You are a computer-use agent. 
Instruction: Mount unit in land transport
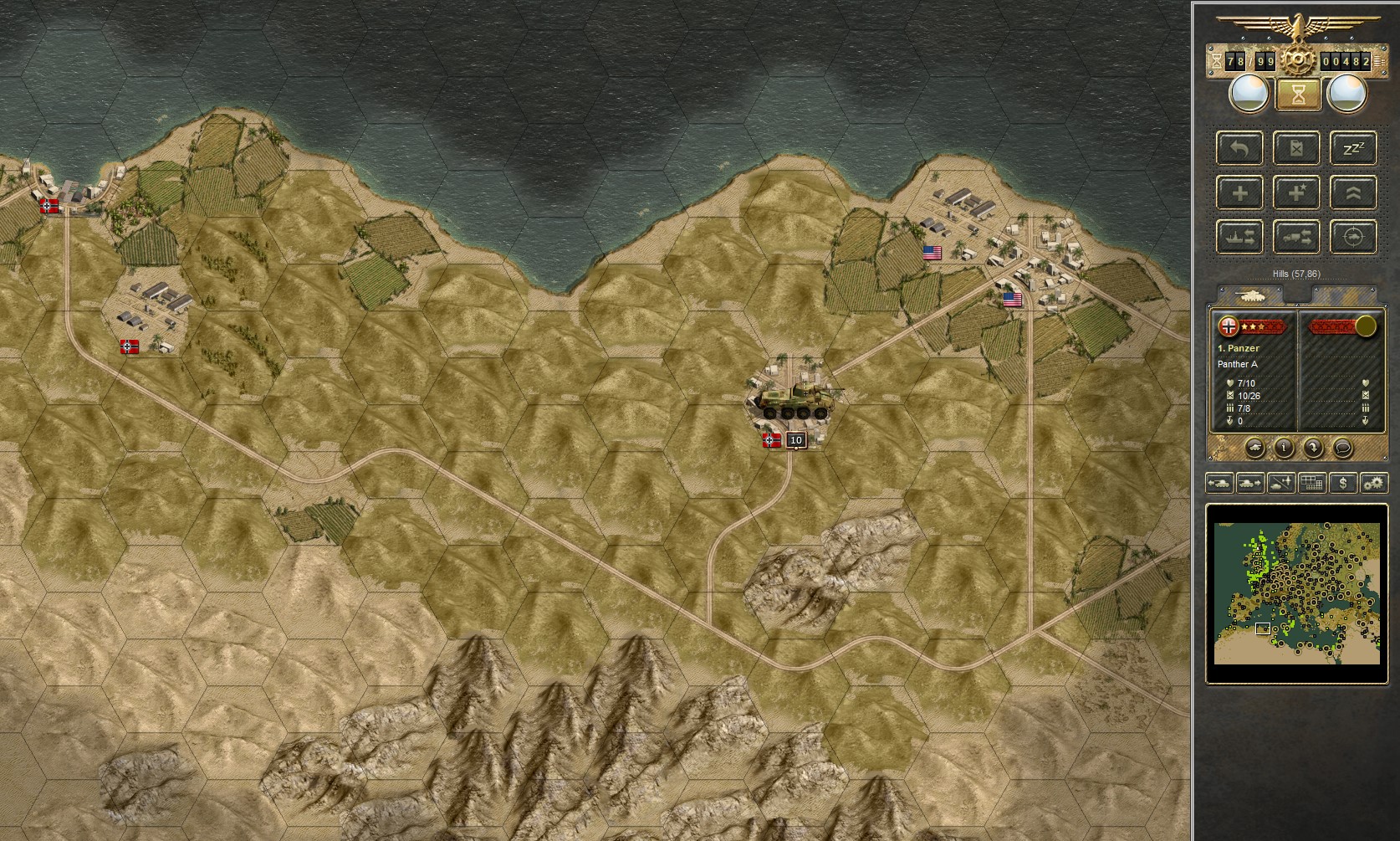pyautogui.click(x=1297, y=237)
